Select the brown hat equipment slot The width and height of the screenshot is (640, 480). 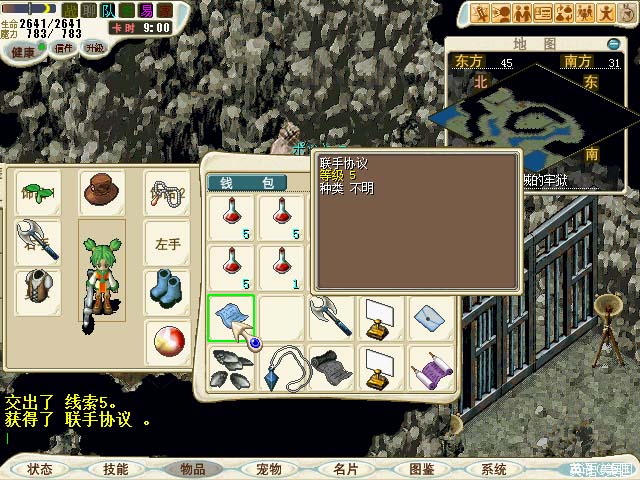point(100,190)
